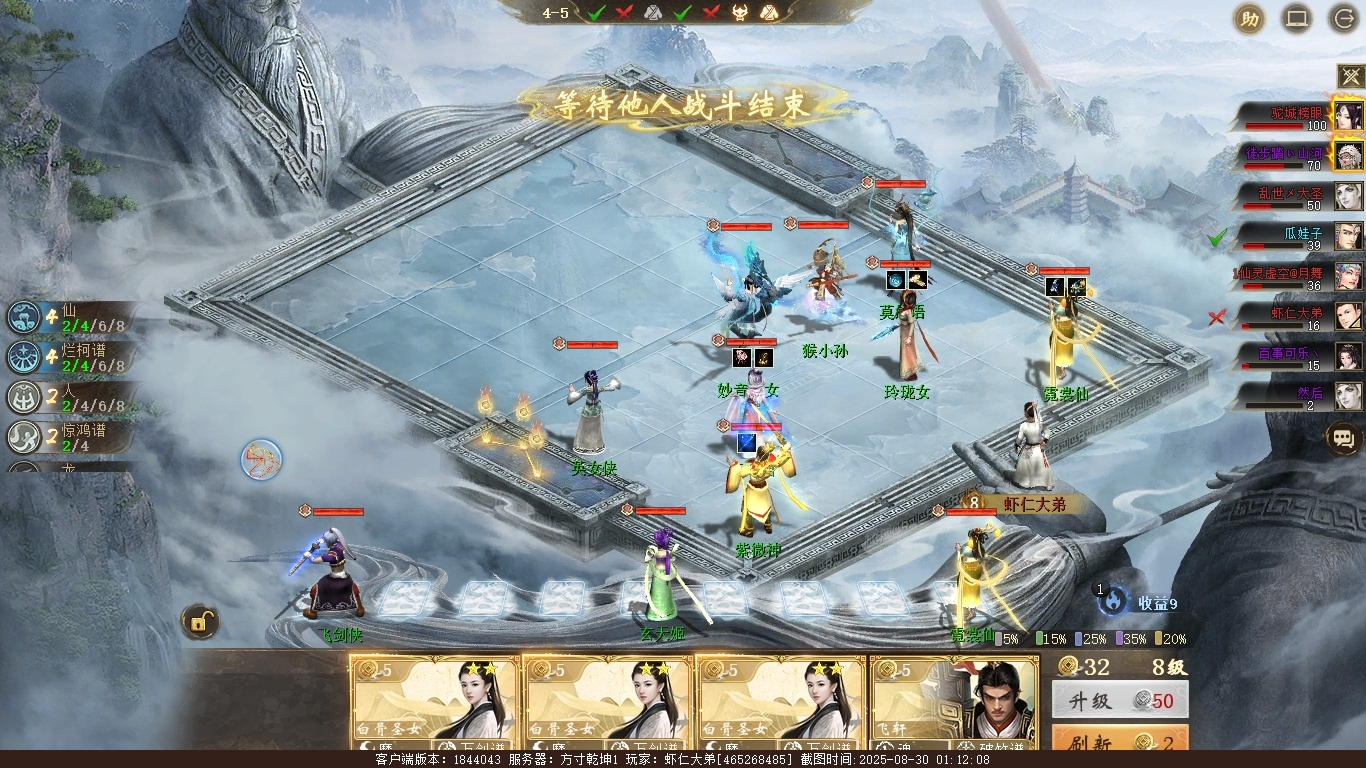Open the 助 helper button

(1248, 18)
